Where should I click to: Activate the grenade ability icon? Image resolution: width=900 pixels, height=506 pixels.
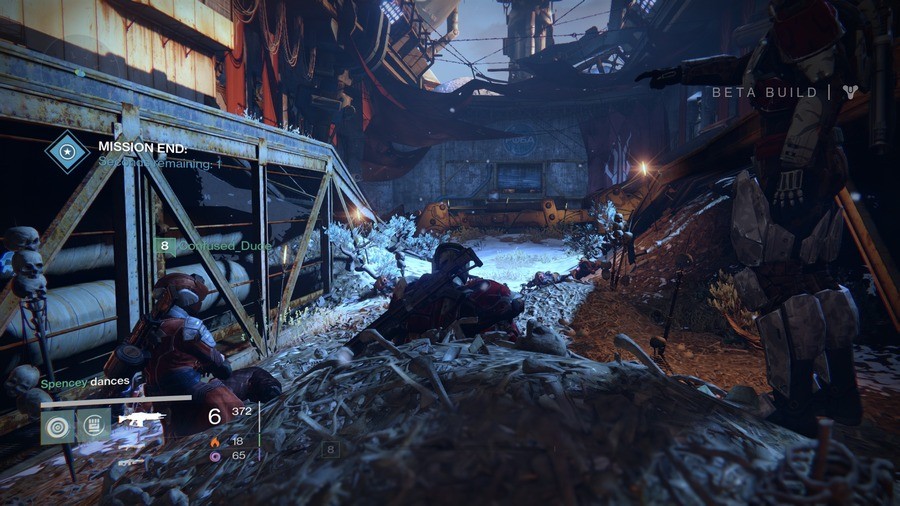click(x=57, y=427)
